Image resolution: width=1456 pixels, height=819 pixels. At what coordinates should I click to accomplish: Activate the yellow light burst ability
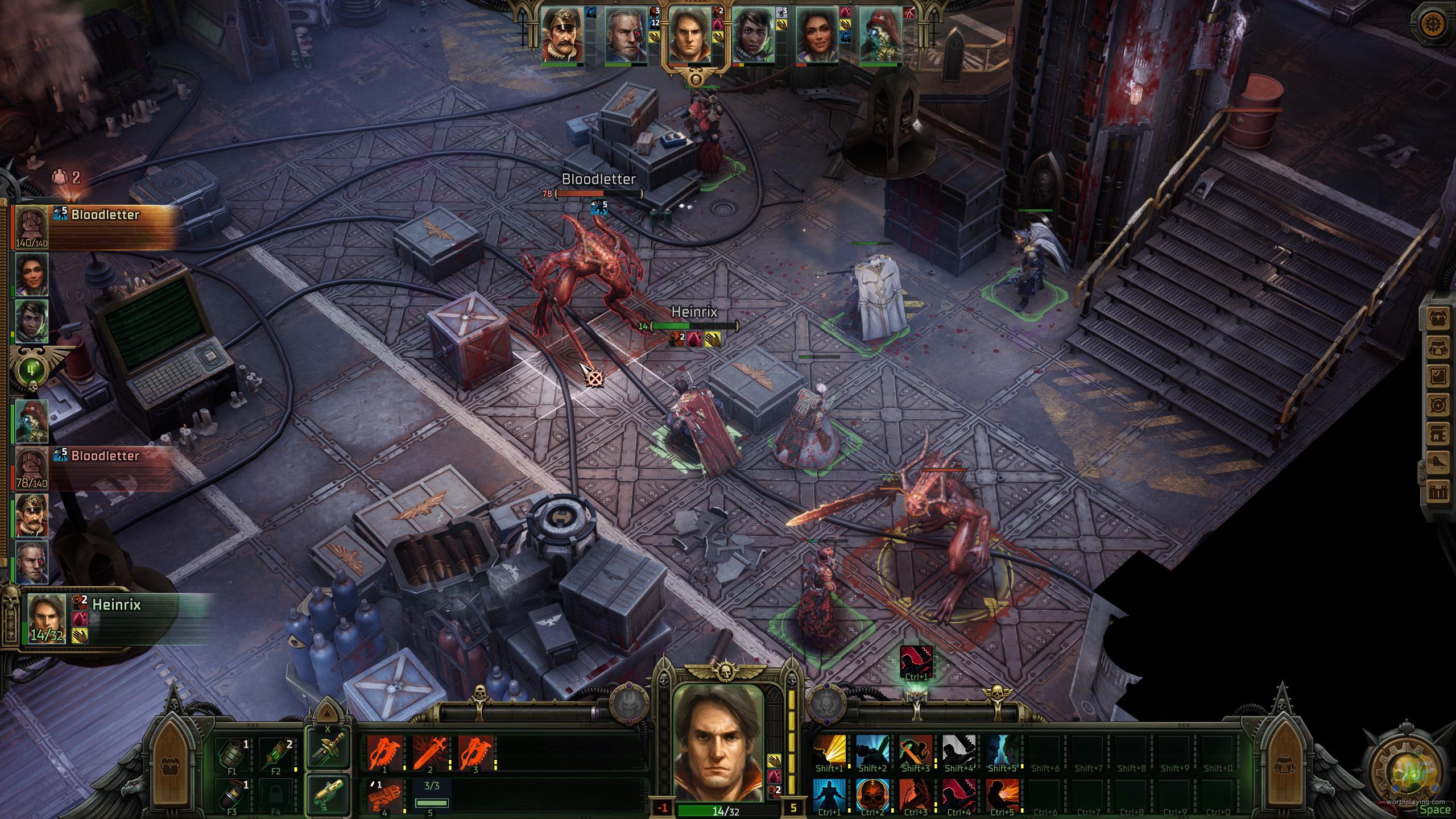(829, 751)
